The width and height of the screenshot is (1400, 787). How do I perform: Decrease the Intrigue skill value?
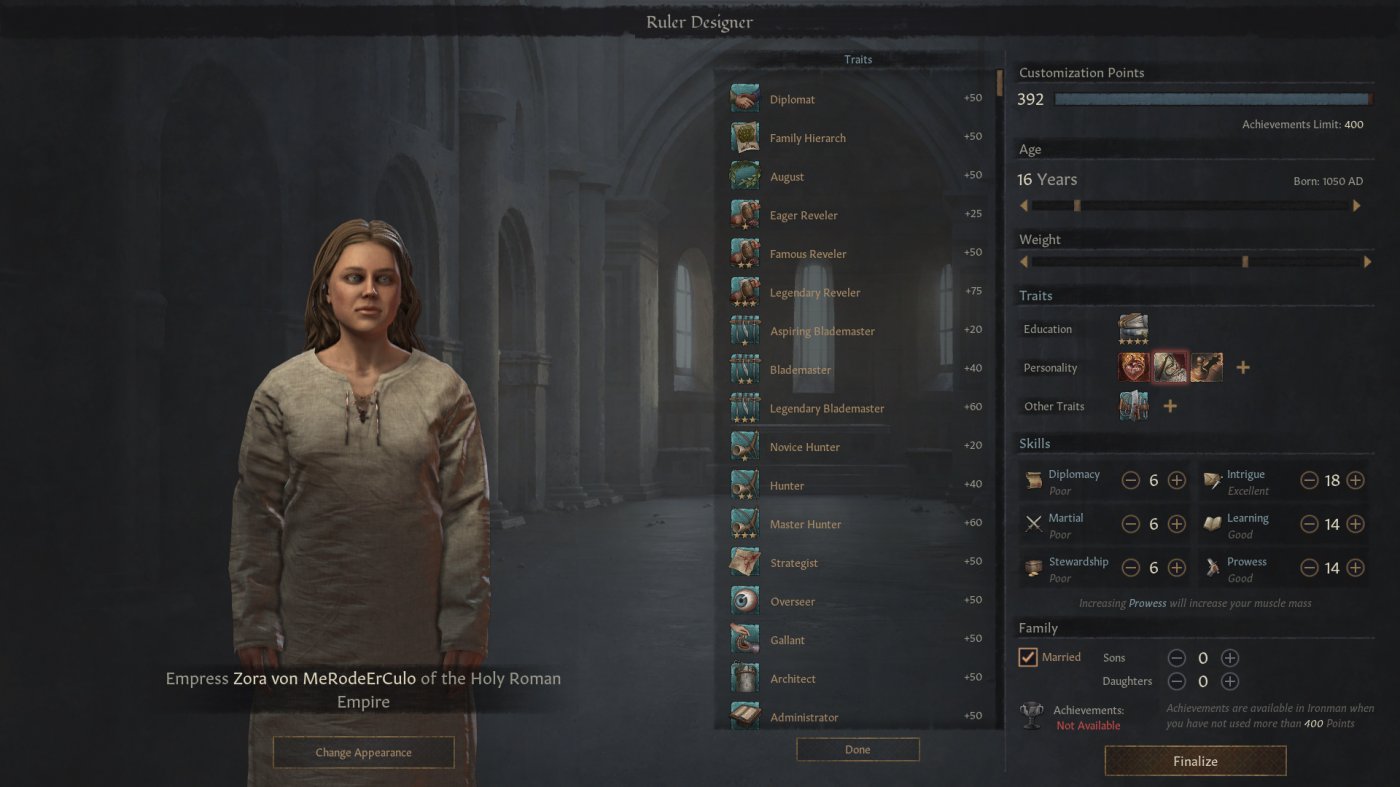[1308, 480]
